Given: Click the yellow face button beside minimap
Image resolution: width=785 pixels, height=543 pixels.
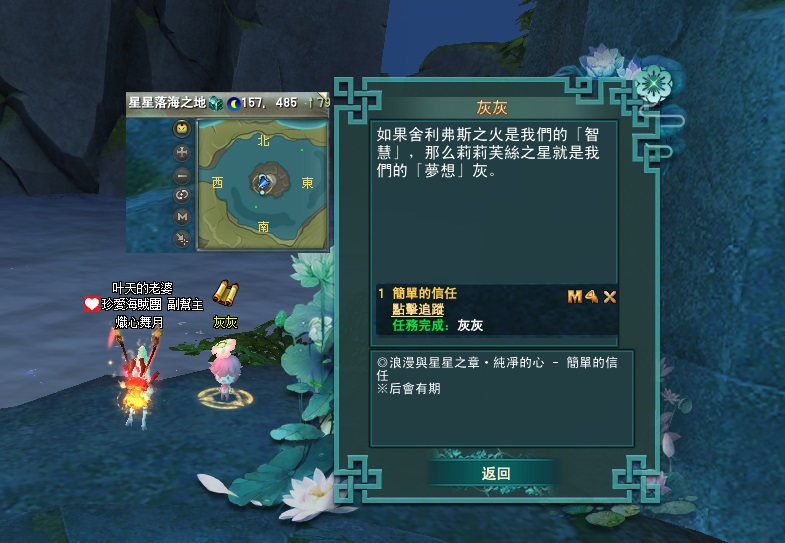Looking at the screenshot, I should (x=182, y=128).
